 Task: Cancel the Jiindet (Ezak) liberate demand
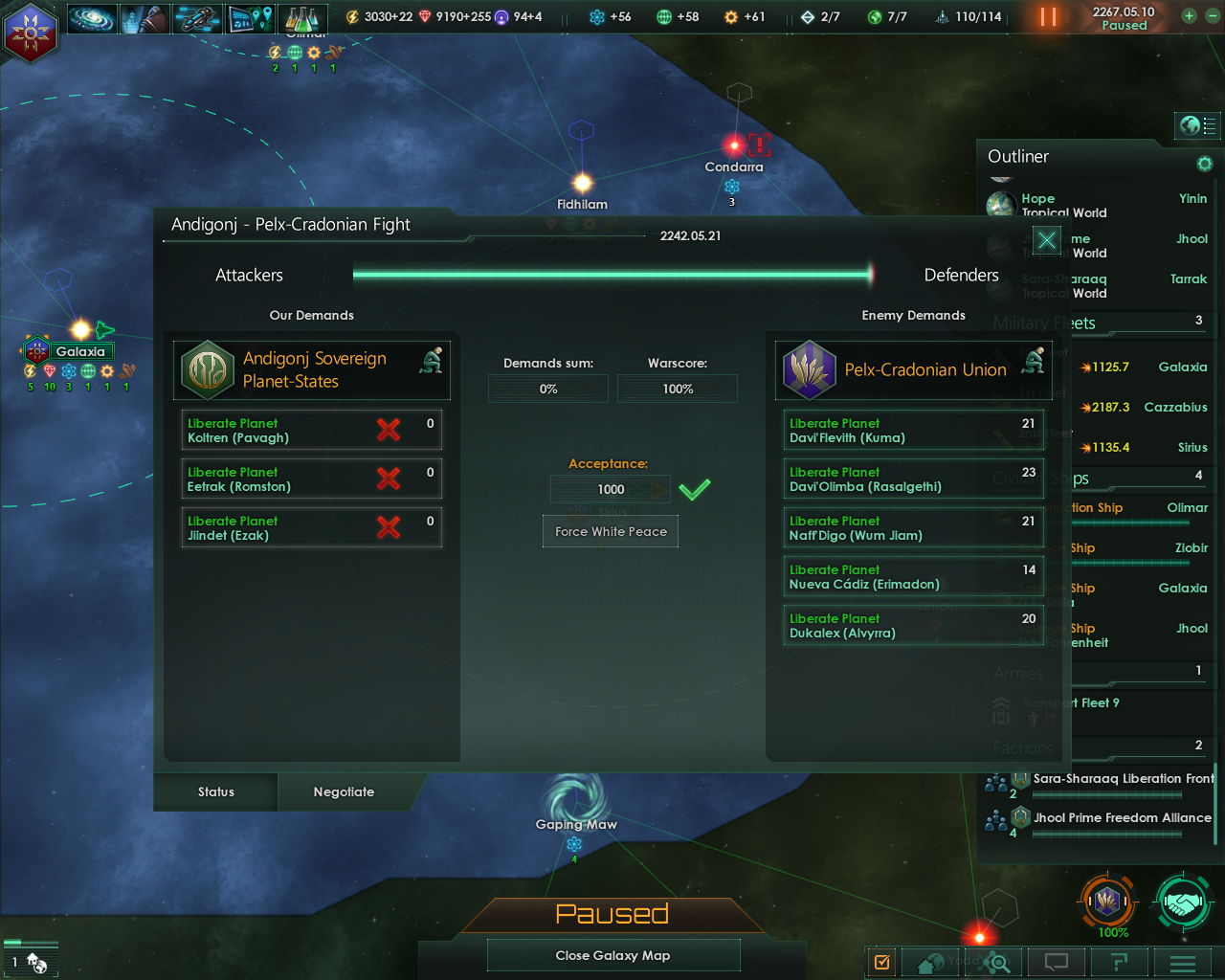pyautogui.click(x=389, y=527)
